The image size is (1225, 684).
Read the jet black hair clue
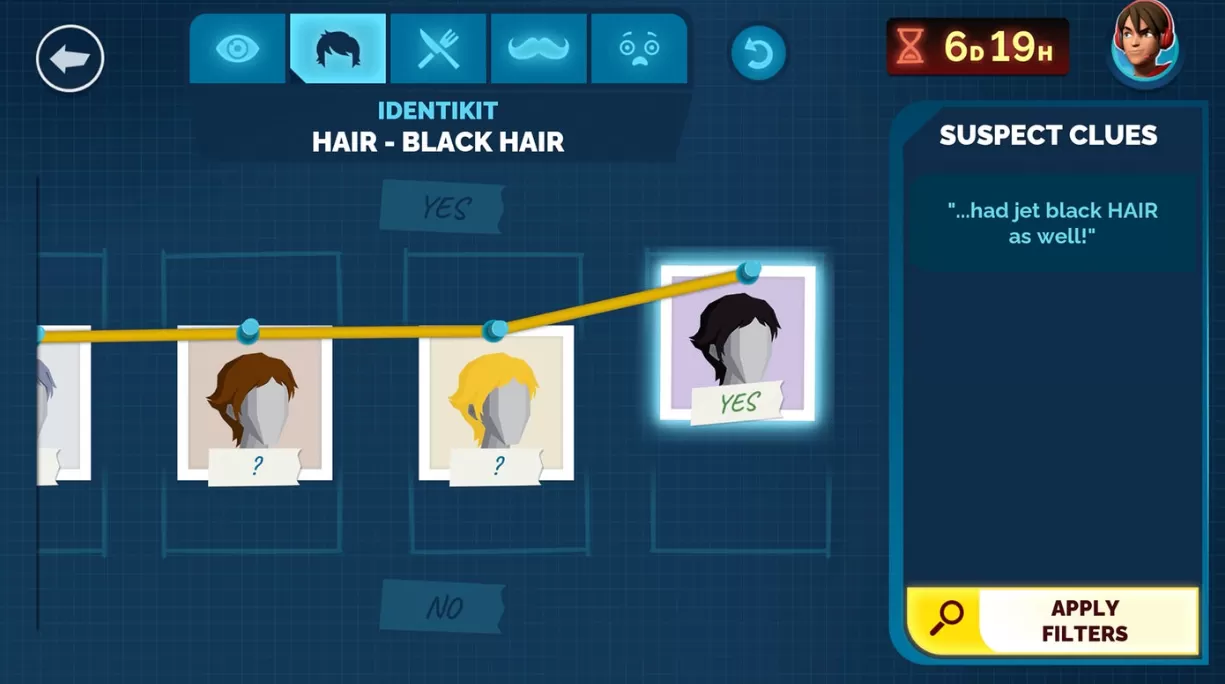[x=1052, y=223]
